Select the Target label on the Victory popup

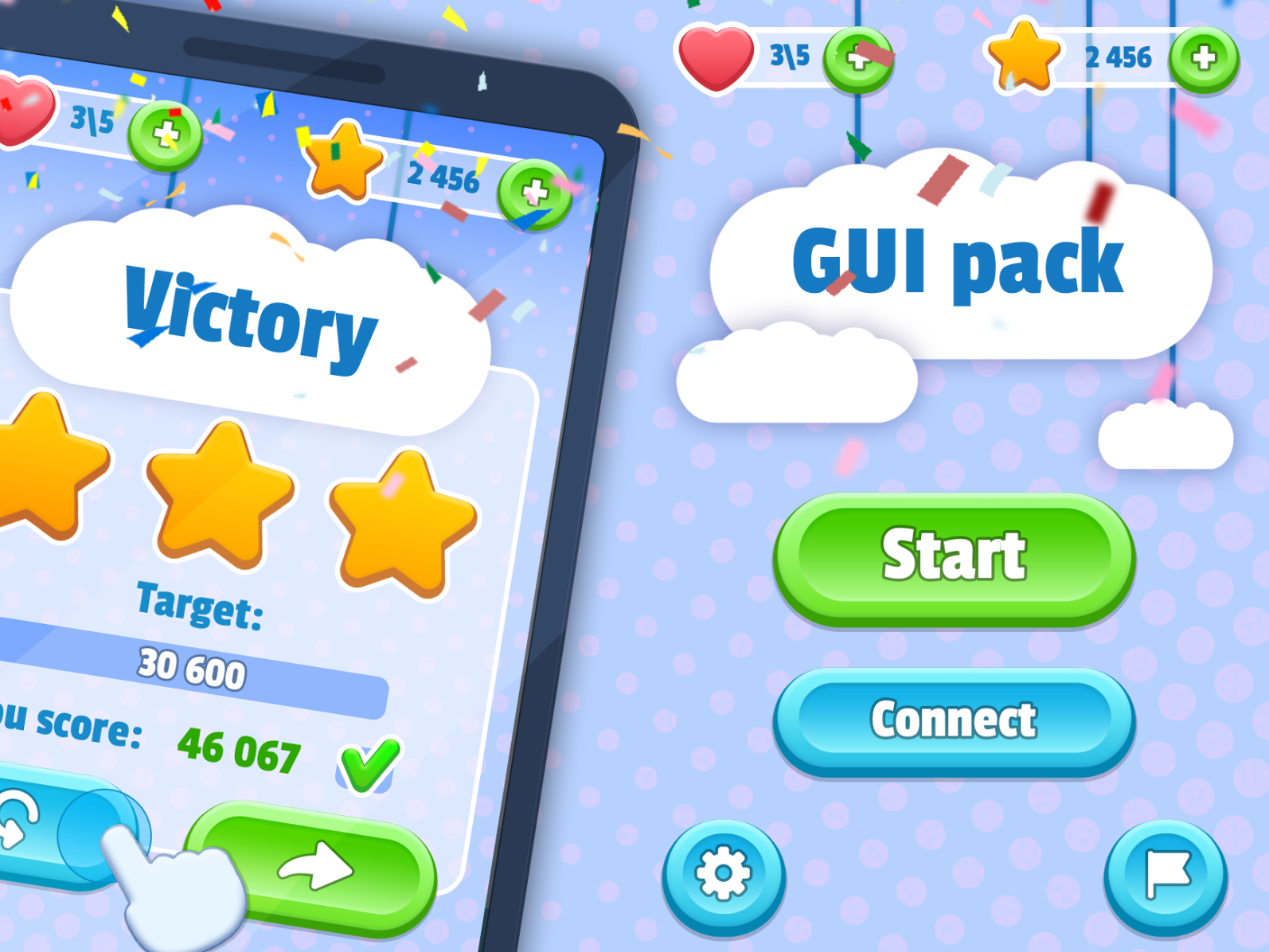pos(197,605)
